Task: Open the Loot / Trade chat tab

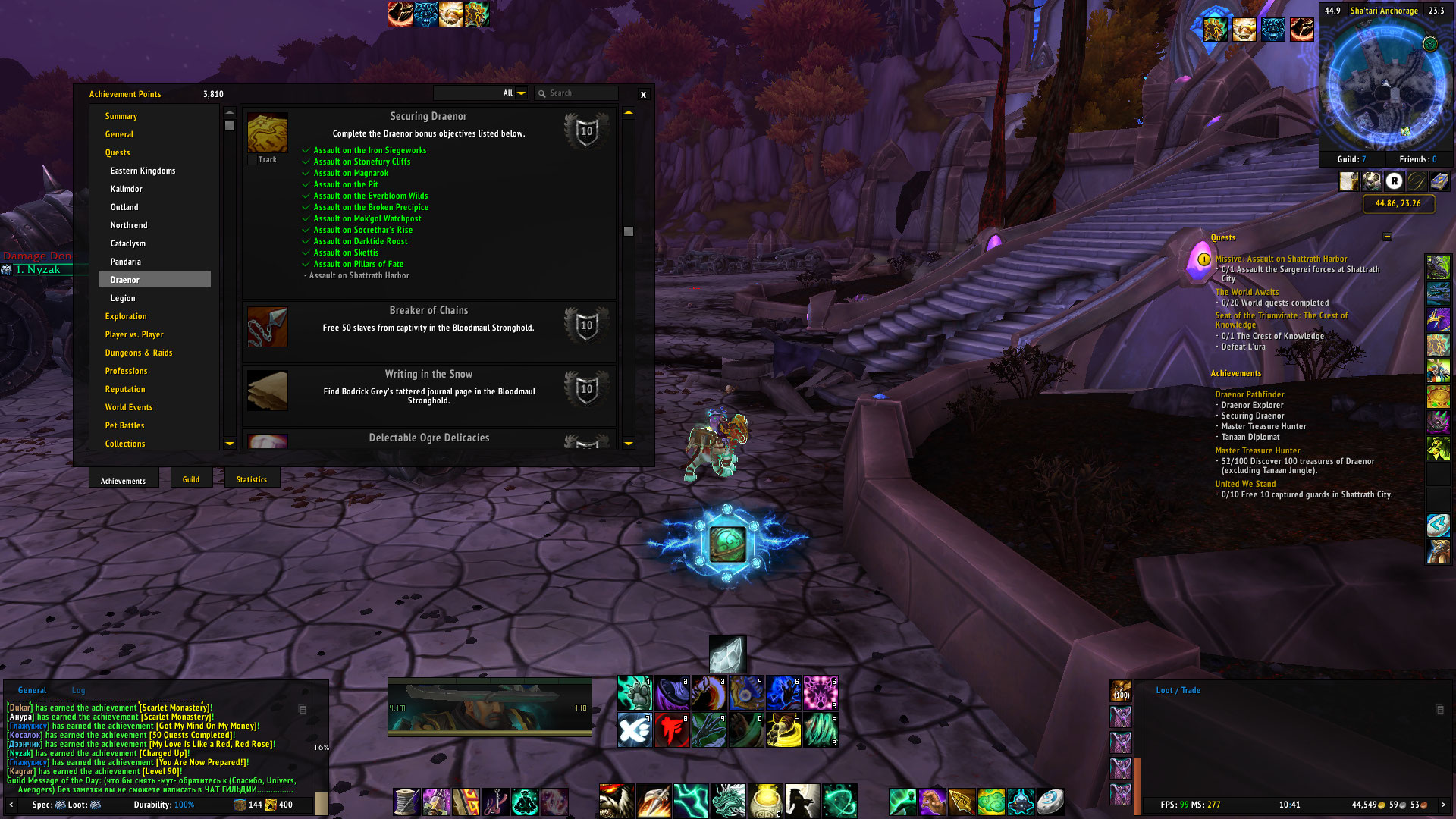Action: click(x=1178, y=690)
